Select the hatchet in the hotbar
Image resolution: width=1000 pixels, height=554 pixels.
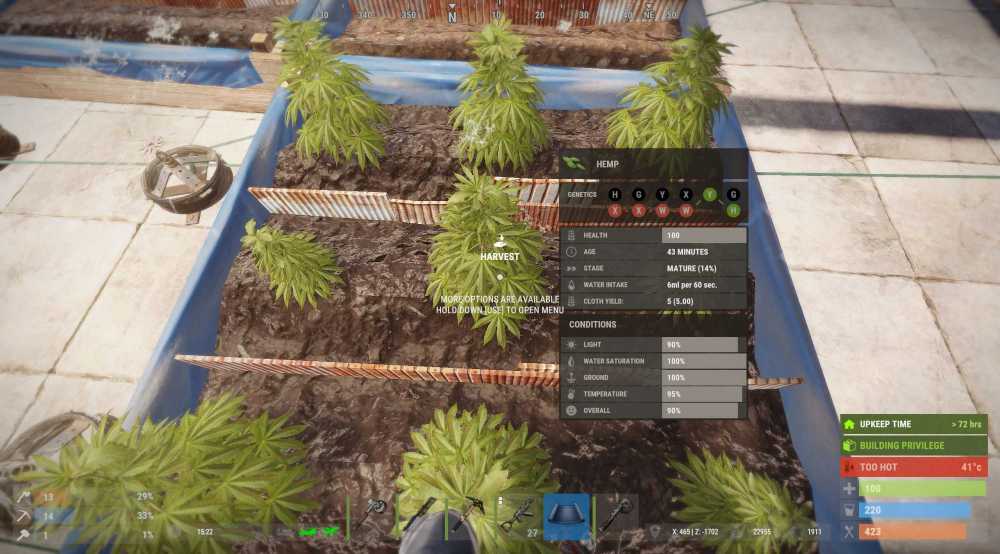click(372, 515)
